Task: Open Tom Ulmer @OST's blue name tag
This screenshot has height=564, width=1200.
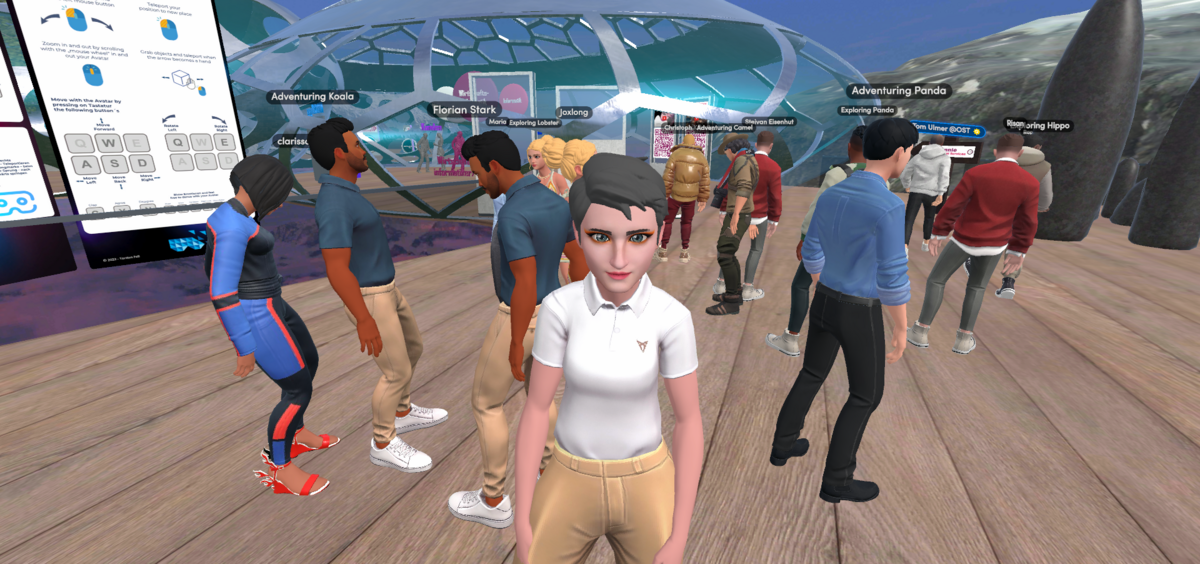Action: 947,129
